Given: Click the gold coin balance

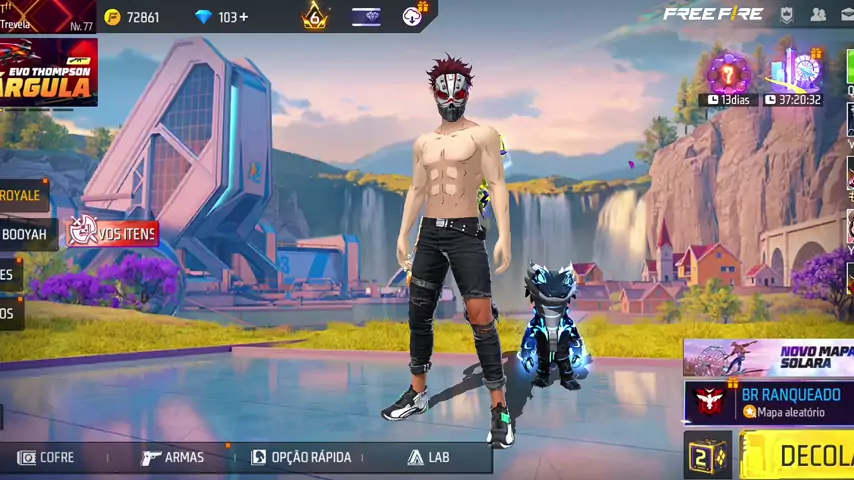Looking at the screenshot, I should (132, 17).
